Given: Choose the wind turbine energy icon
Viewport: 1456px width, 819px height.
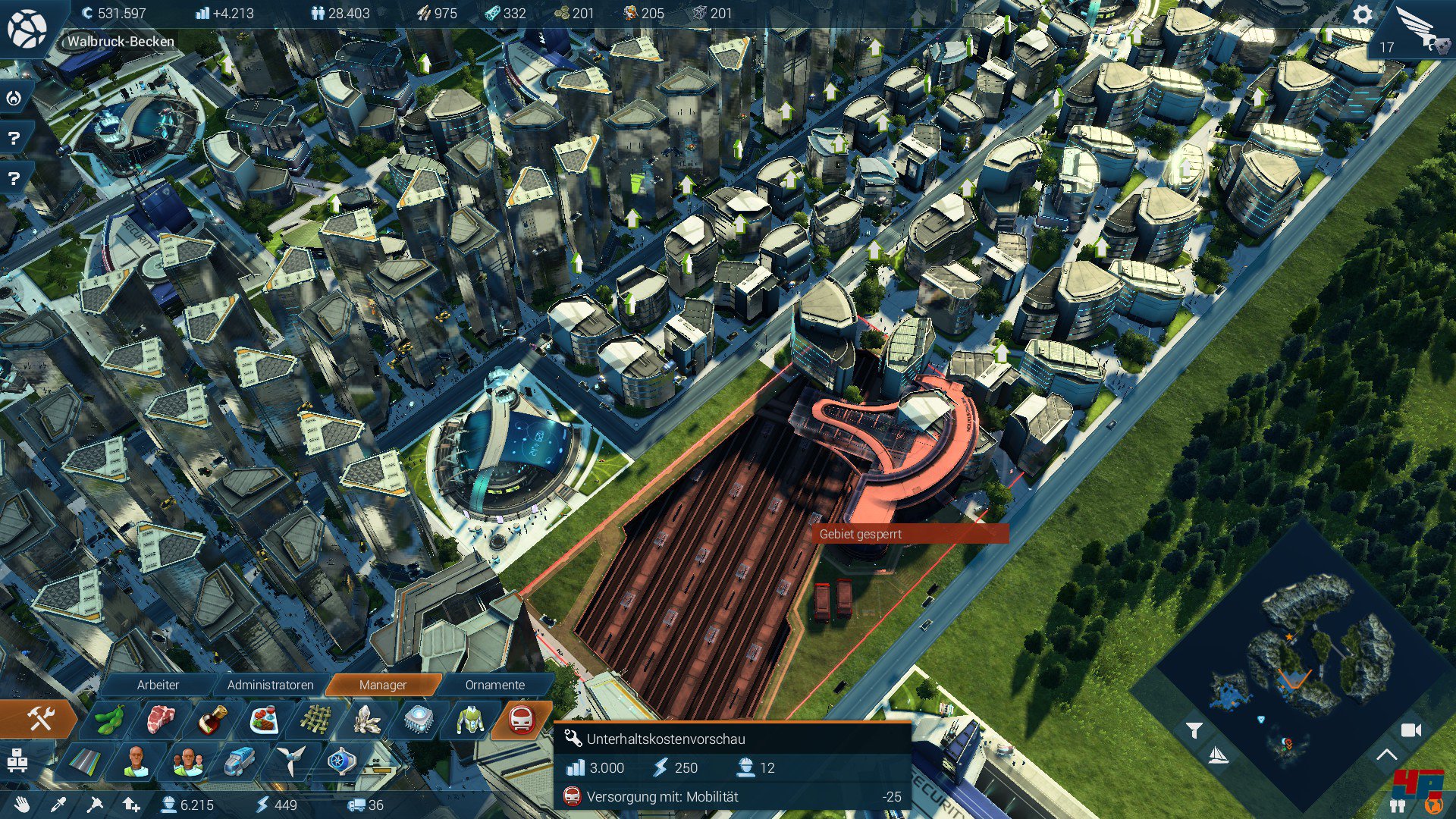Looking at the screenshot, I should pos(290,761).
